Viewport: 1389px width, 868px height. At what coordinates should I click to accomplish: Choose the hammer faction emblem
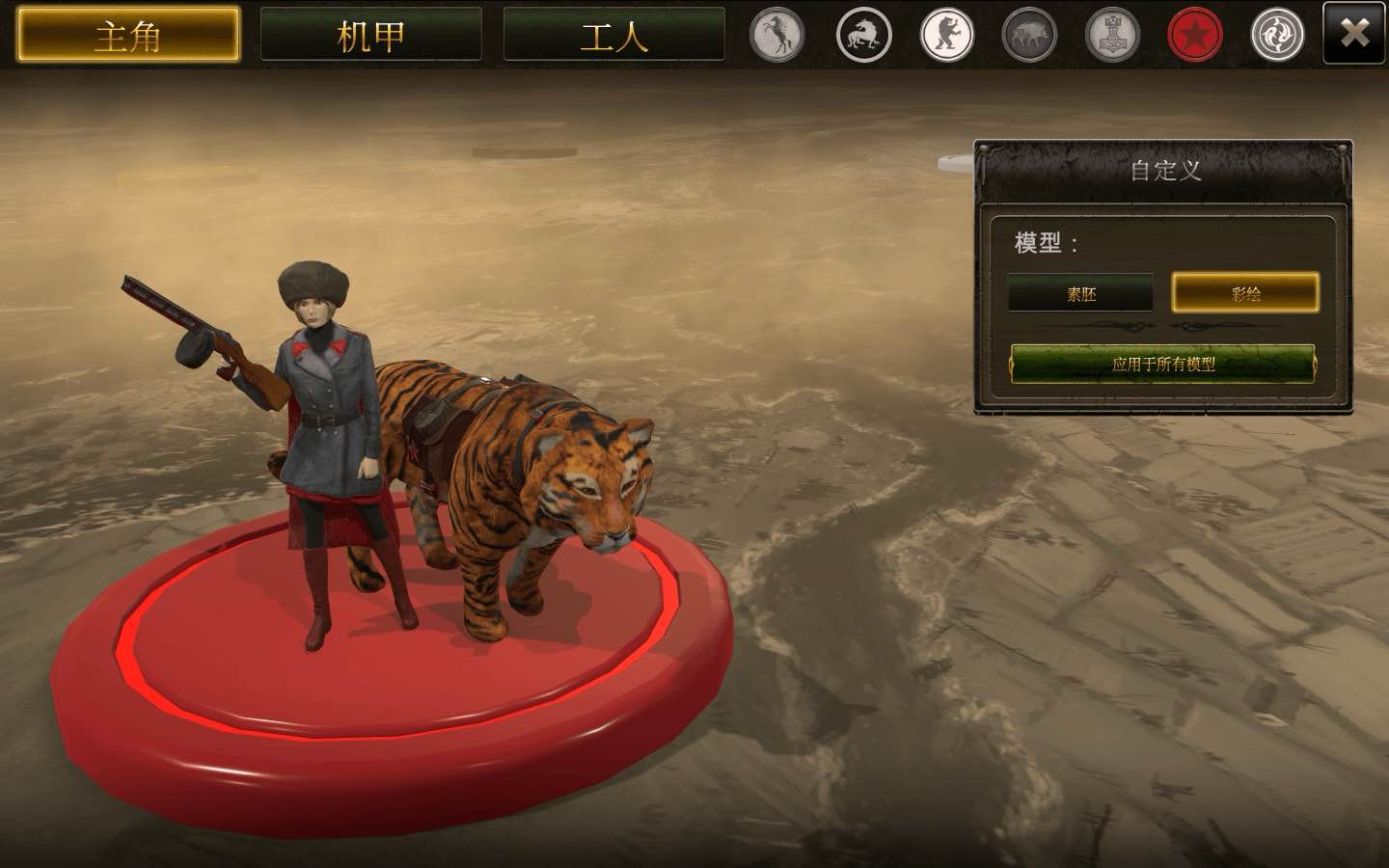tap(1112, 35)
